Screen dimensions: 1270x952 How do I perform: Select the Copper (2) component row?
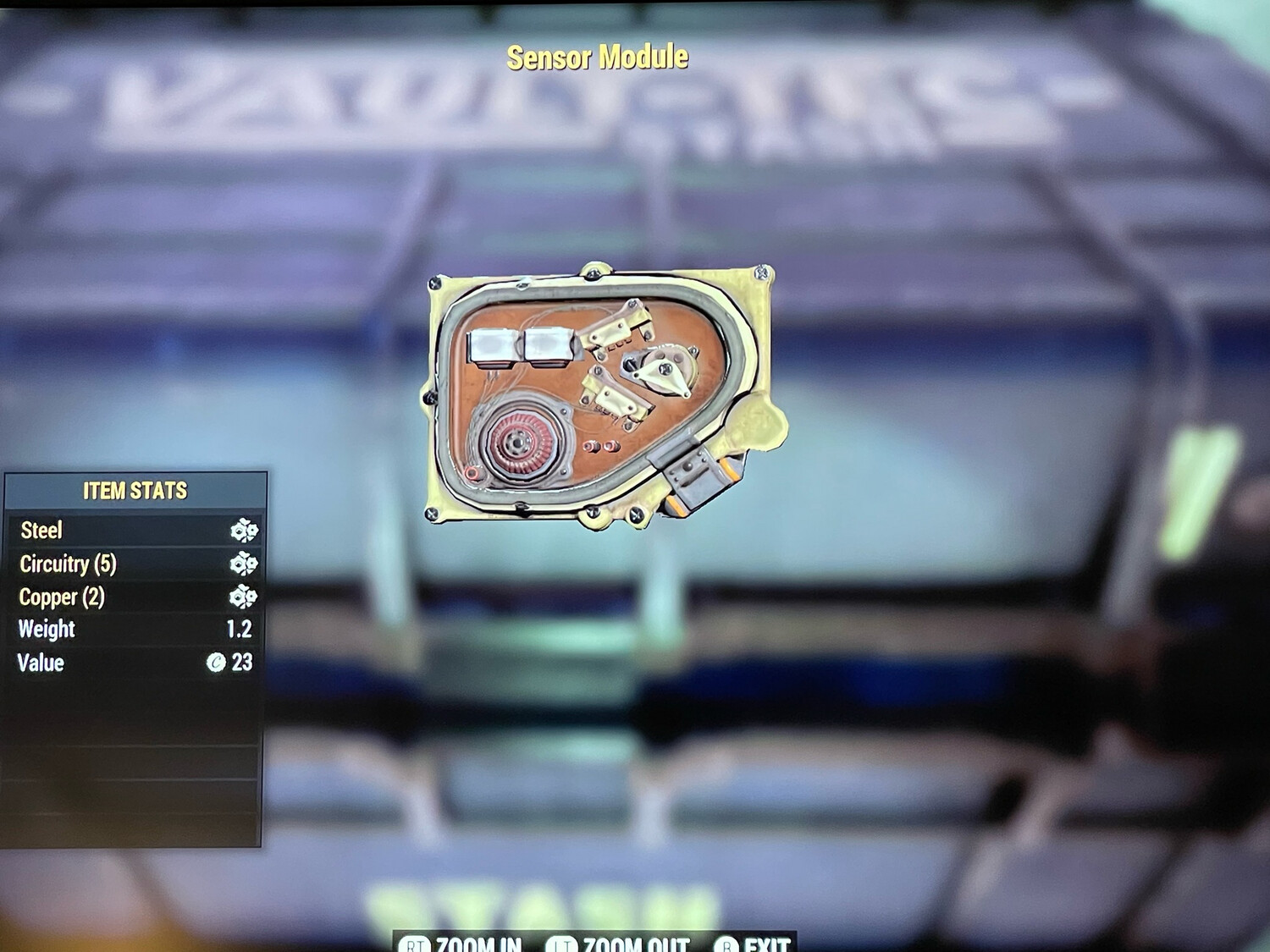click(x=127, y=597)
